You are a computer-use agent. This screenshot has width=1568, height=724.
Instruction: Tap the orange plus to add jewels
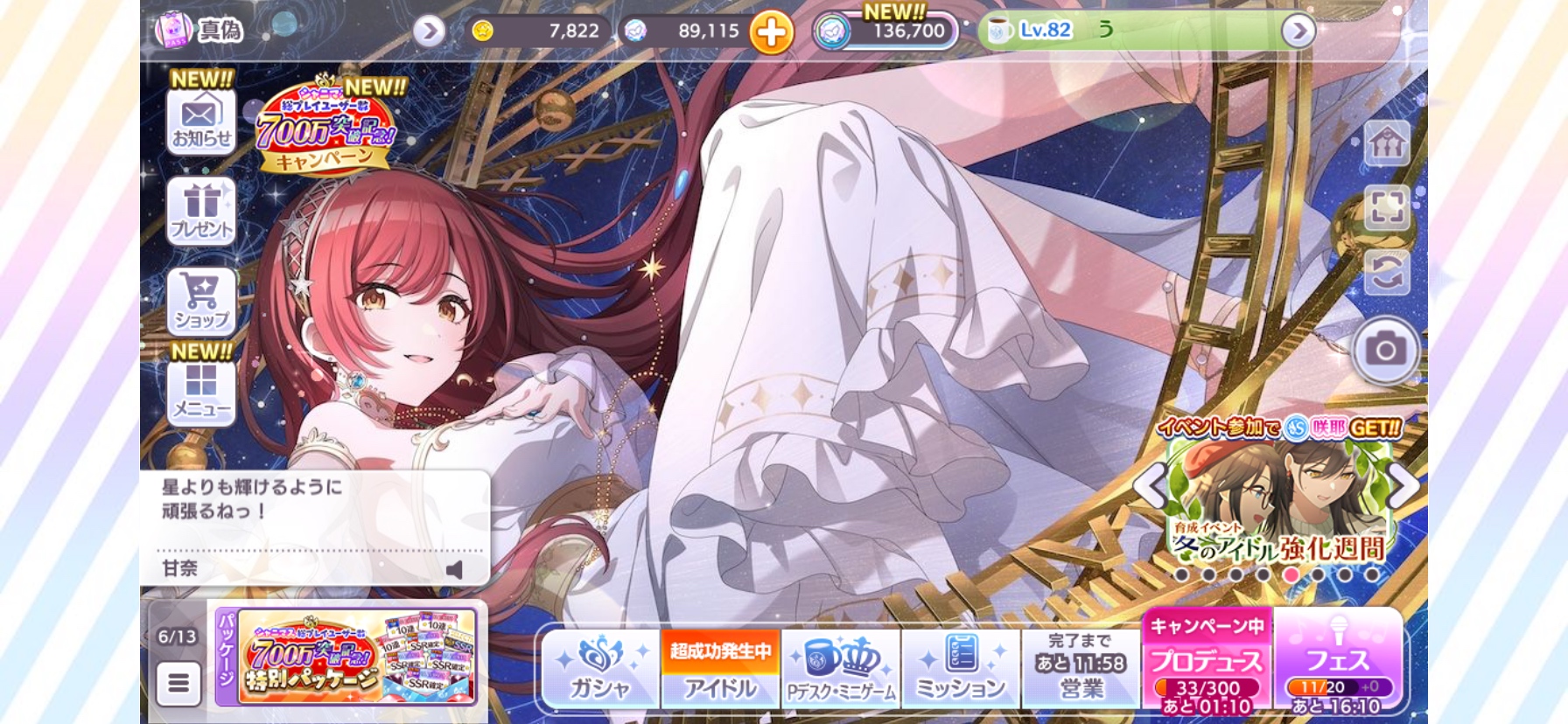point(771,32)
